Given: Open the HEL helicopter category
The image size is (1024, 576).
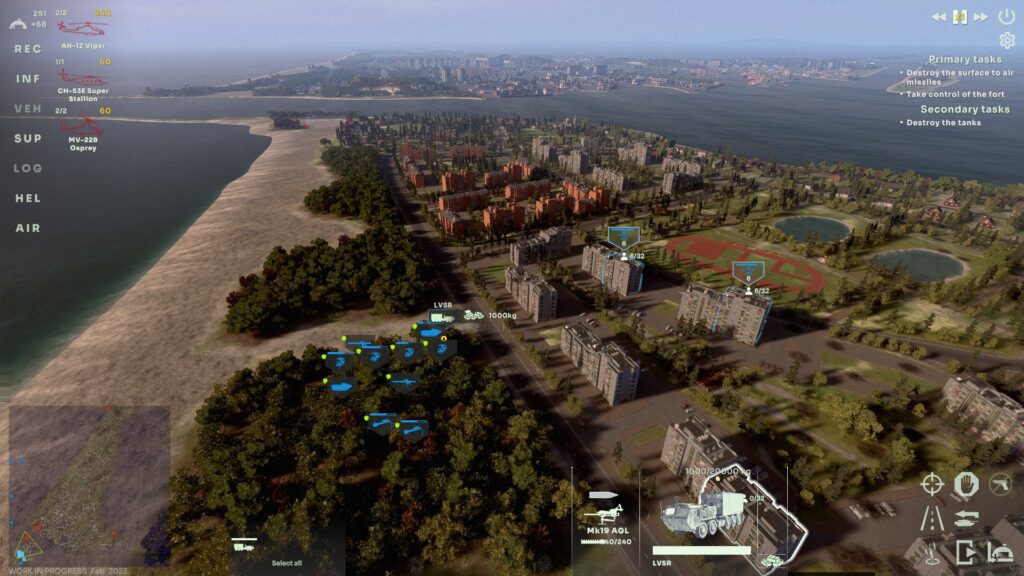Looking at the screenshot, I should pos(28,198).
